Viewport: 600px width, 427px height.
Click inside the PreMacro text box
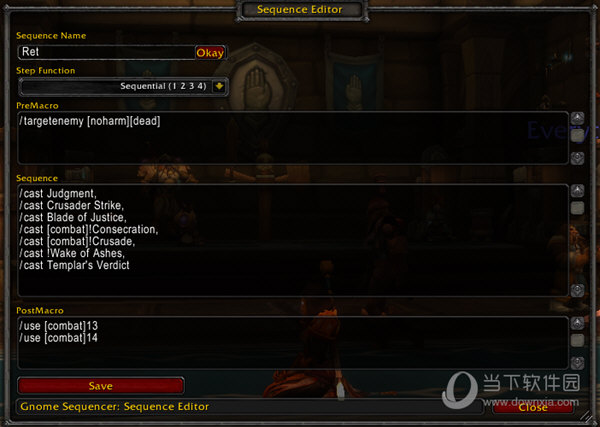tap(290, 138)
